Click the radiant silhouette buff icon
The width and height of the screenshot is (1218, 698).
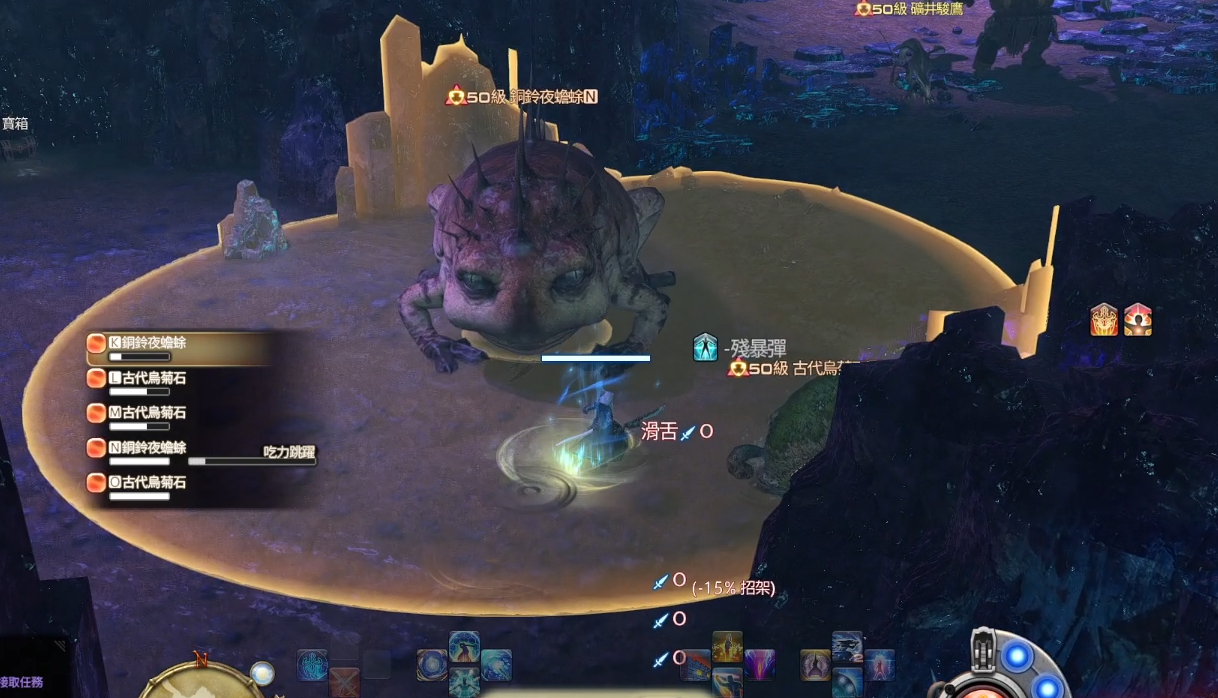click(x=1138, y=320)
